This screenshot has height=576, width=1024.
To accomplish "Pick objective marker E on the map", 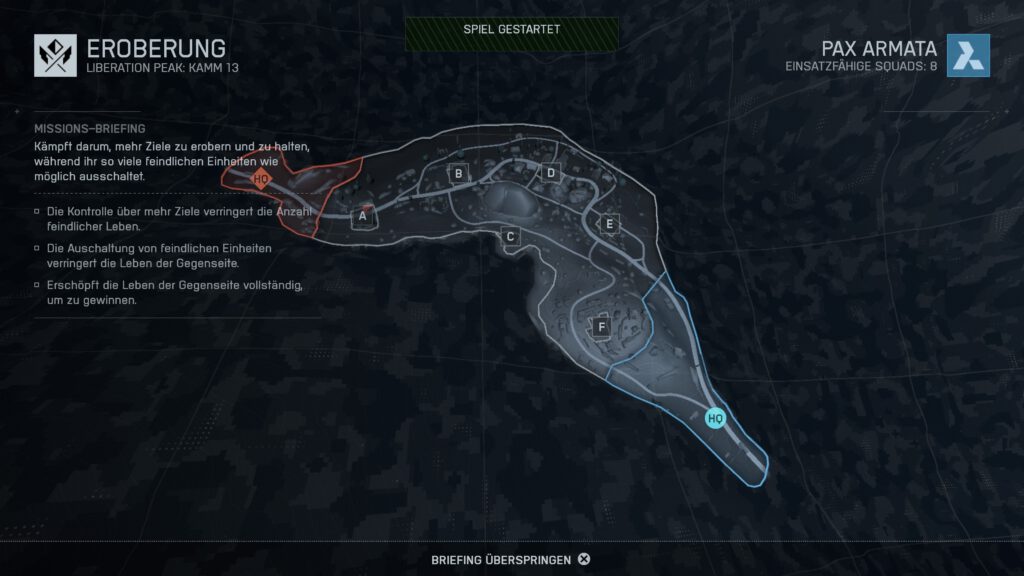I will point(608,223).
